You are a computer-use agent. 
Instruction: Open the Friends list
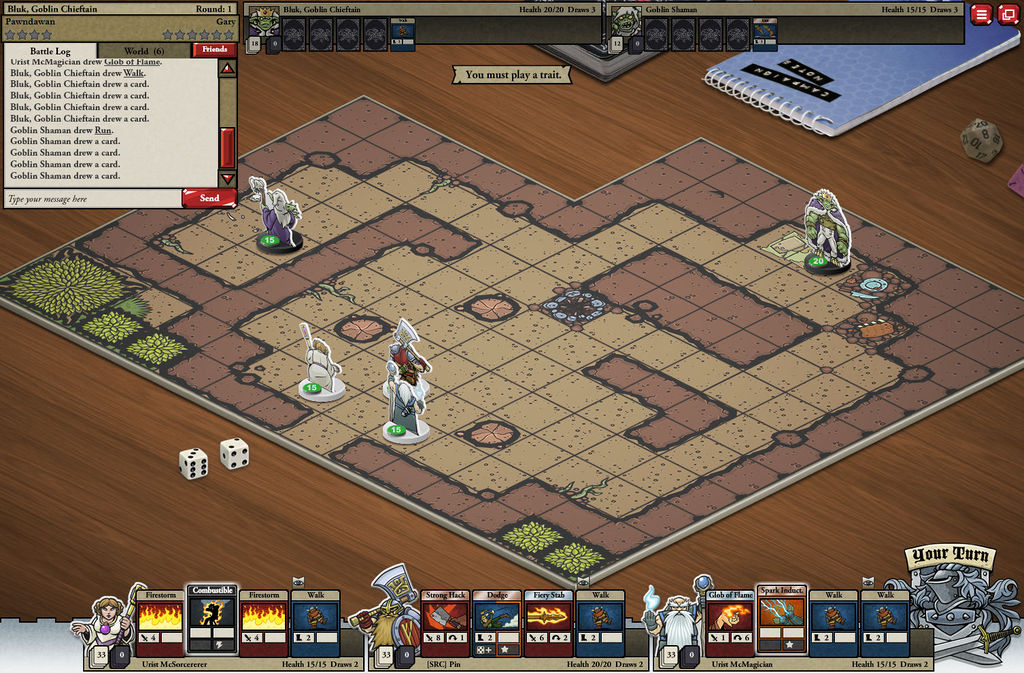coord(214,49)
